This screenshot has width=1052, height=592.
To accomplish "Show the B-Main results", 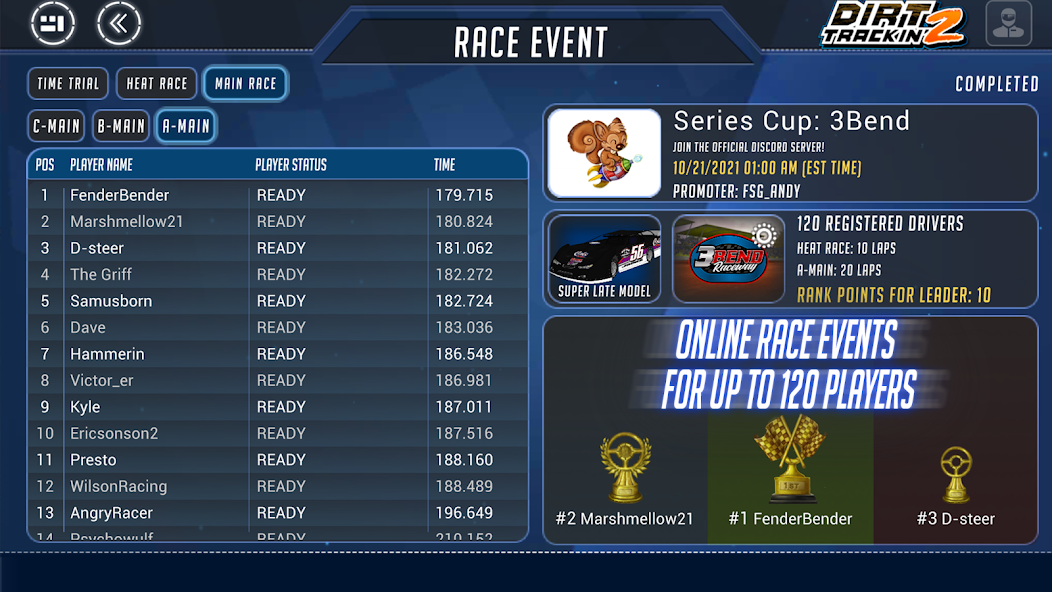I will 121,126.
